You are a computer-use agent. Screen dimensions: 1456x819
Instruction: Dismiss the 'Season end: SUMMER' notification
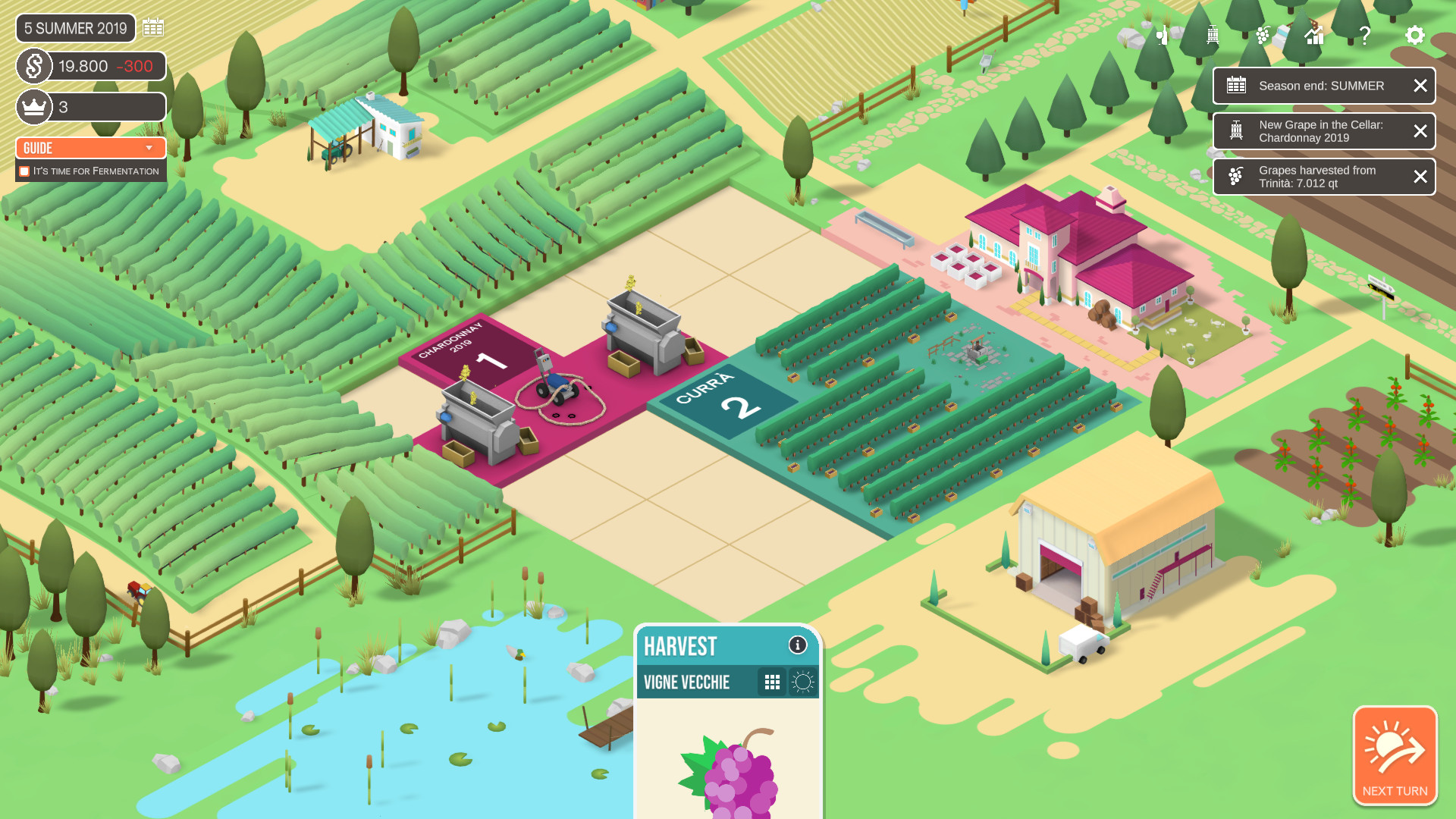tap(1420, 86)
